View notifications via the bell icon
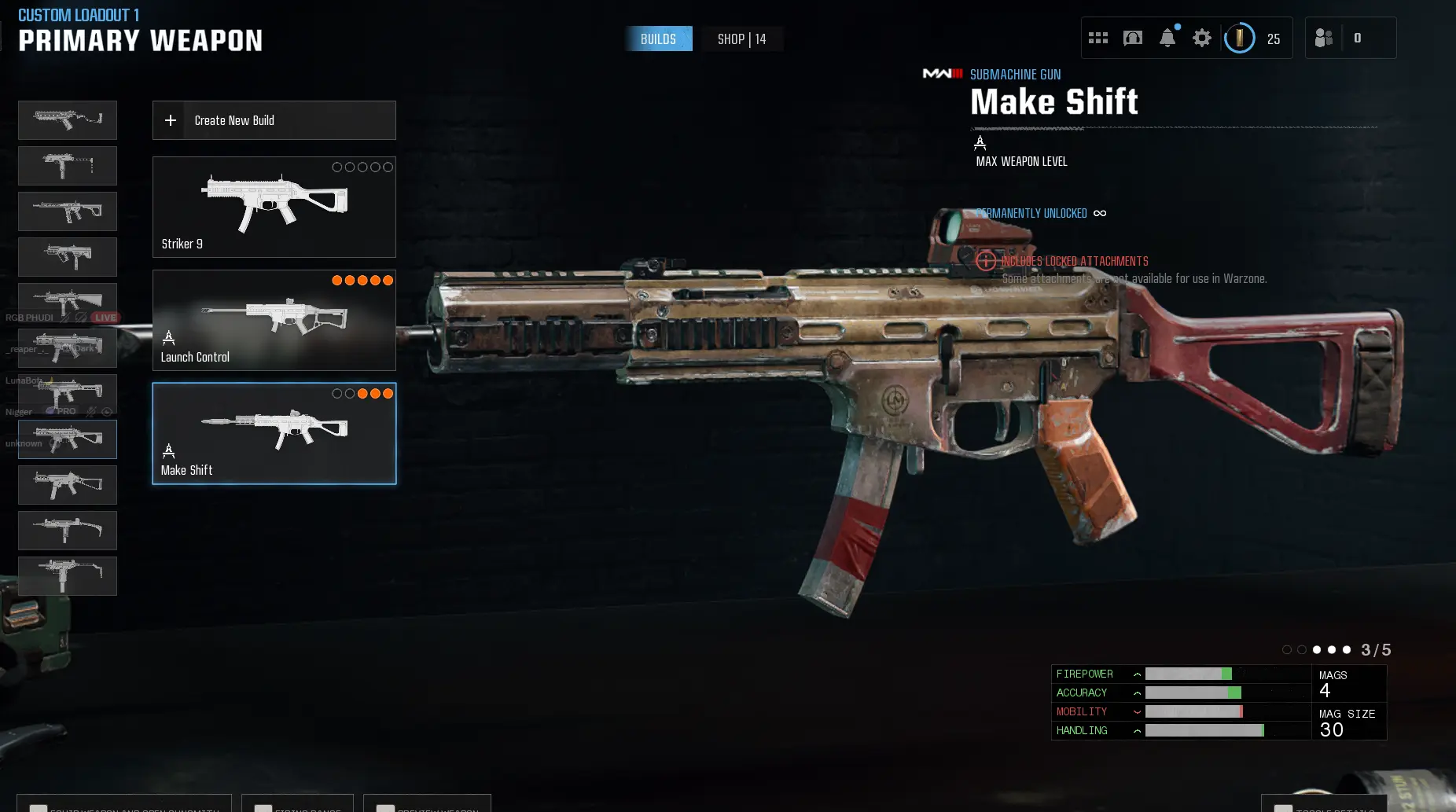This screenshot has height=812, width=1456. pyautogui.click(x=1167, y=38)
